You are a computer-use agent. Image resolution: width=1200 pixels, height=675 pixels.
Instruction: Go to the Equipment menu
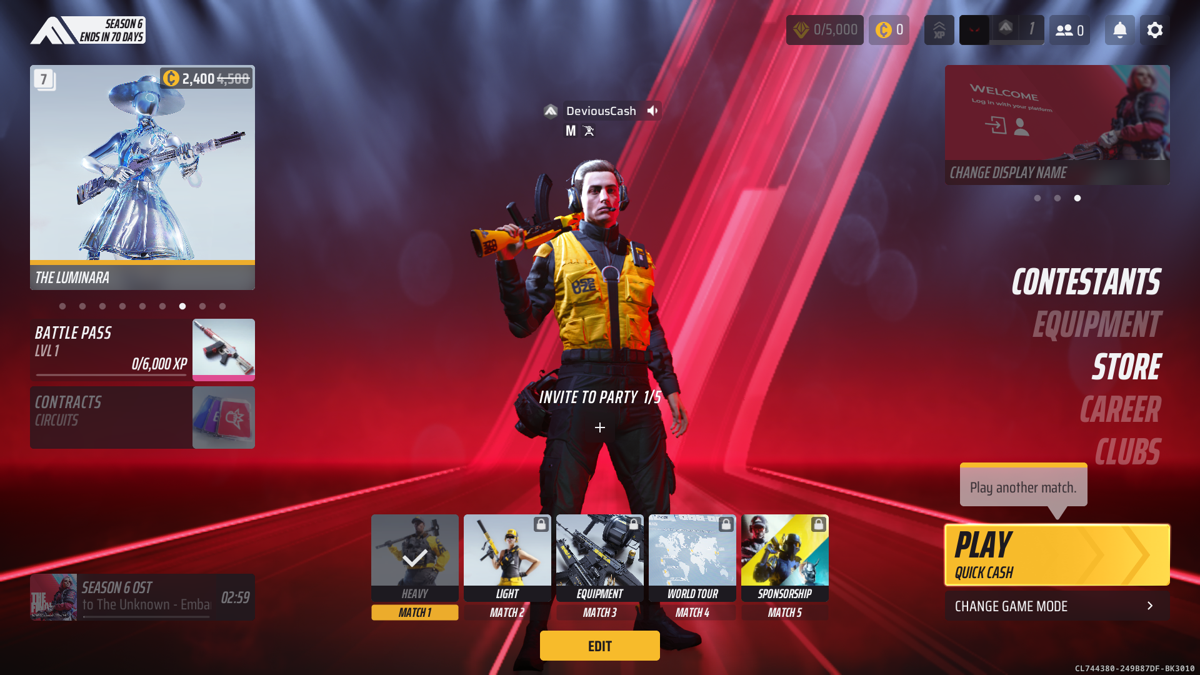point(1097,325)
